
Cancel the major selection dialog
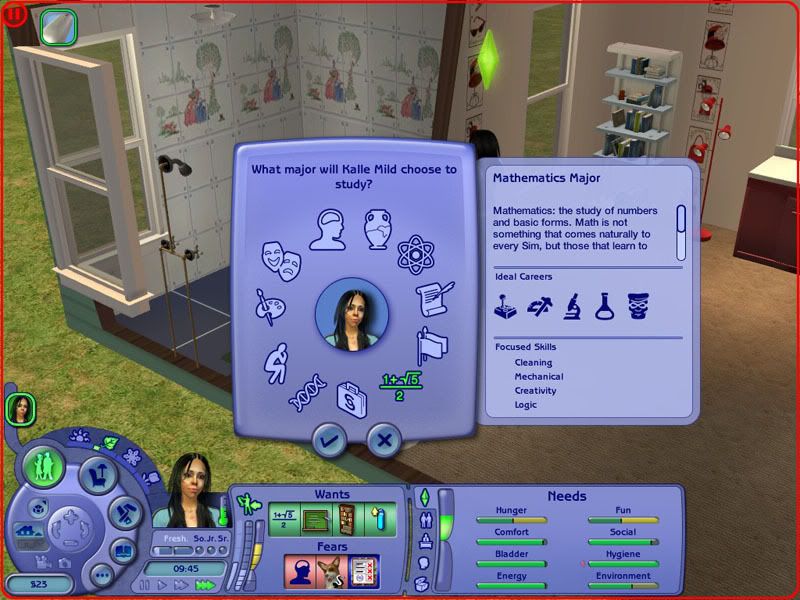(384, 438)
